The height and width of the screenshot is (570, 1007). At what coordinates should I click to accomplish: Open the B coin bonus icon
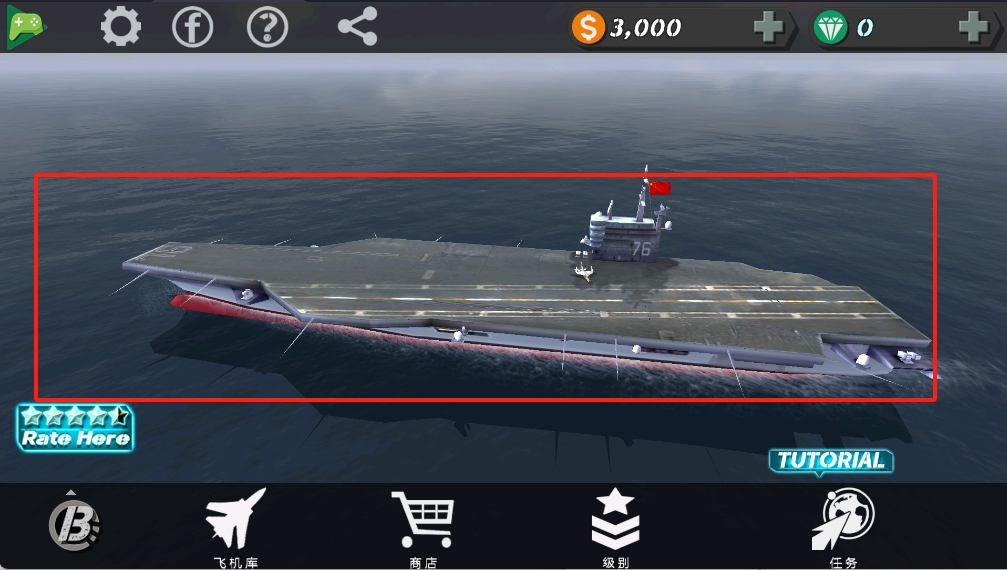click(75, 522)
